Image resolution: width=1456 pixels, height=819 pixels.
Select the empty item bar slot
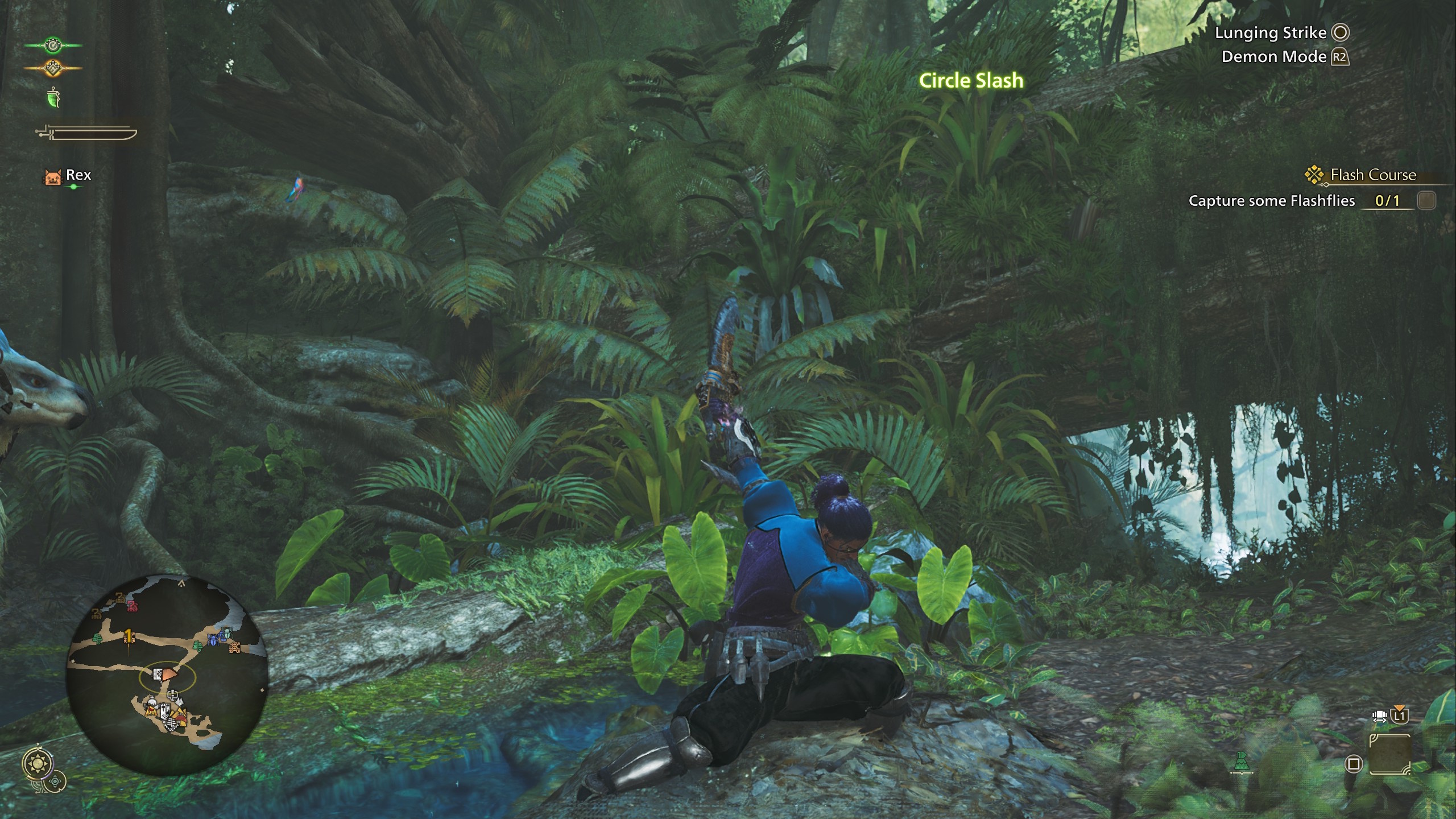(x=1389, y=755)
